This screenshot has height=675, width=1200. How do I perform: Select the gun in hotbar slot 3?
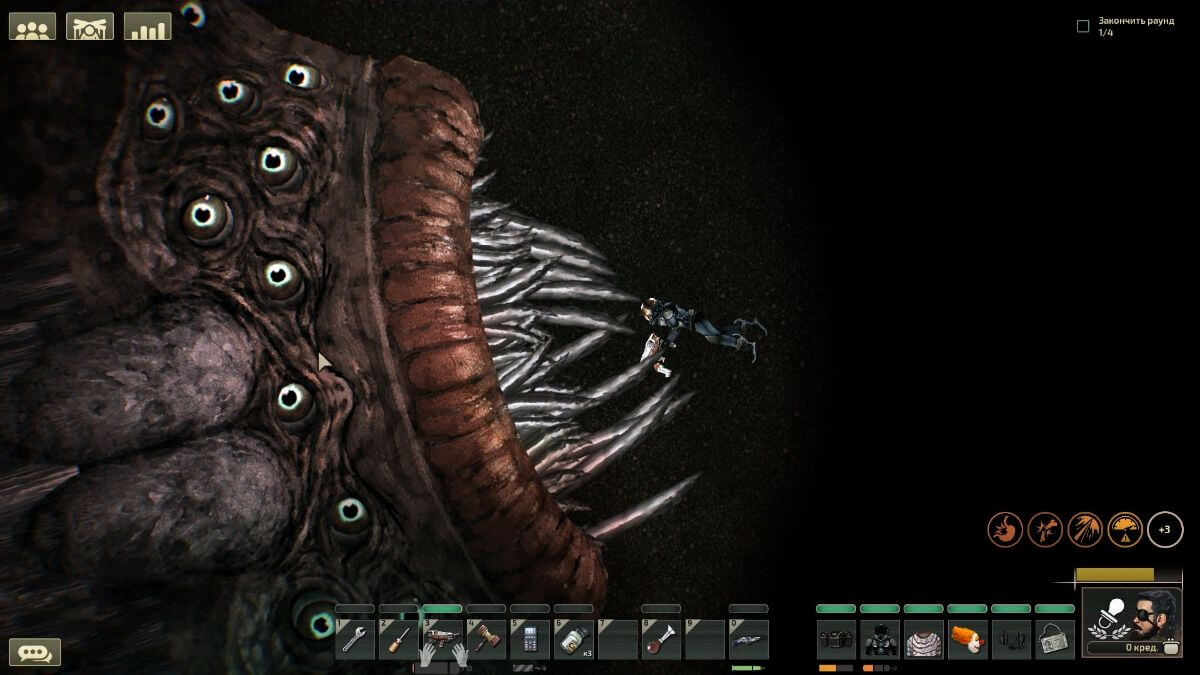pos(443,639)
